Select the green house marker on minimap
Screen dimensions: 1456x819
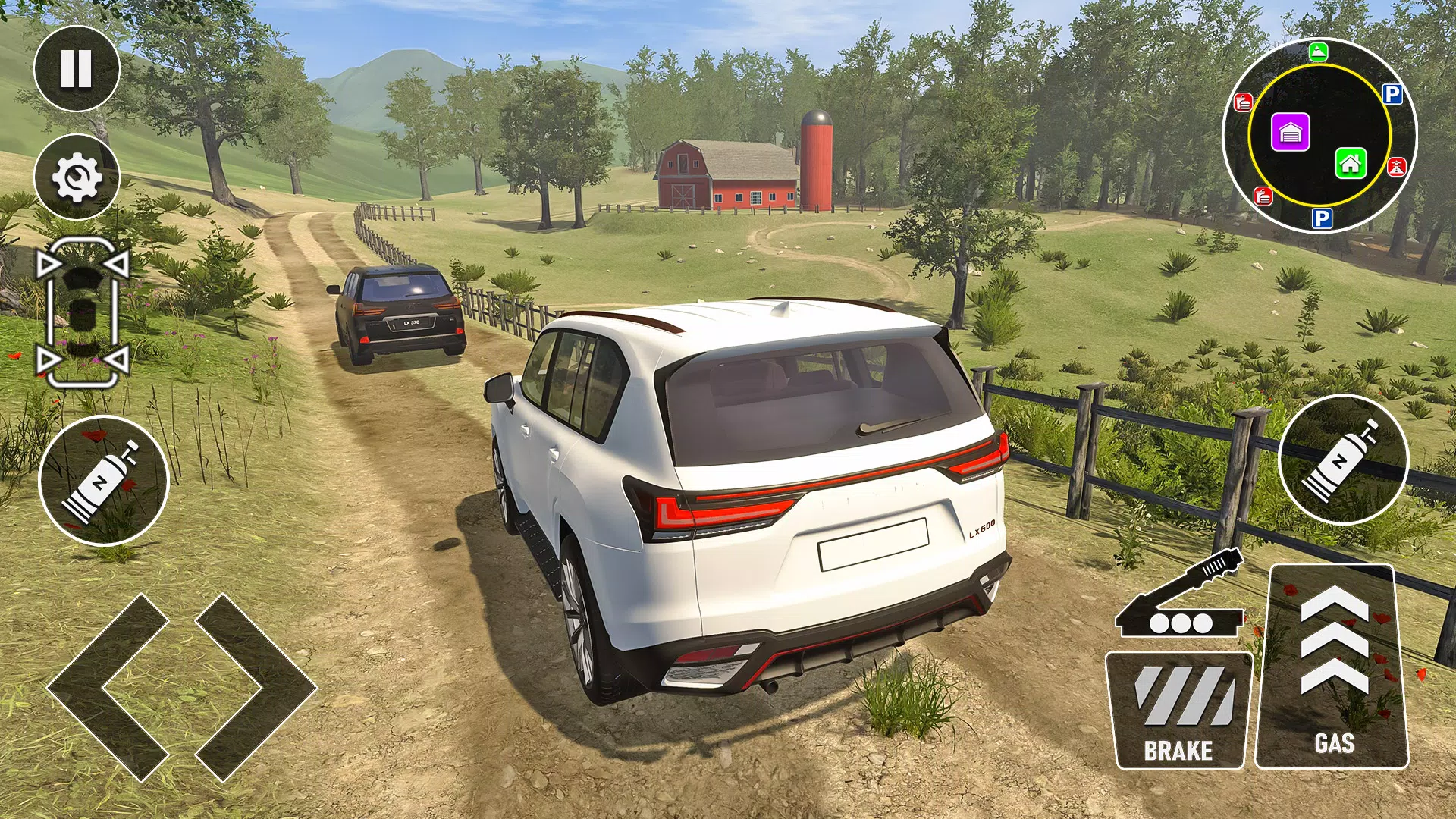pyautogui.click(x=1351, y=162)
